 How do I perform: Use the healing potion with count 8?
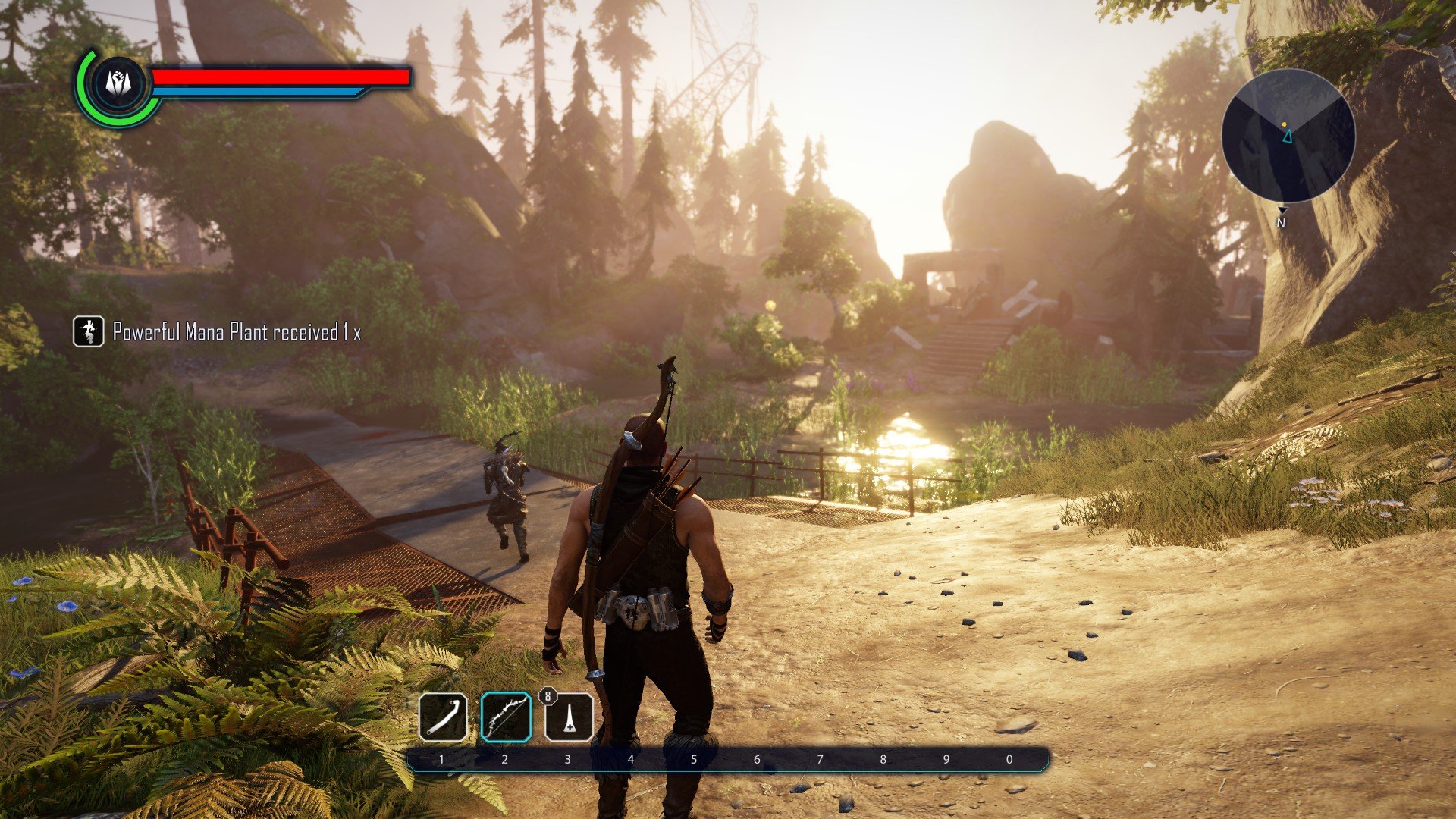[x=569, y=717]
